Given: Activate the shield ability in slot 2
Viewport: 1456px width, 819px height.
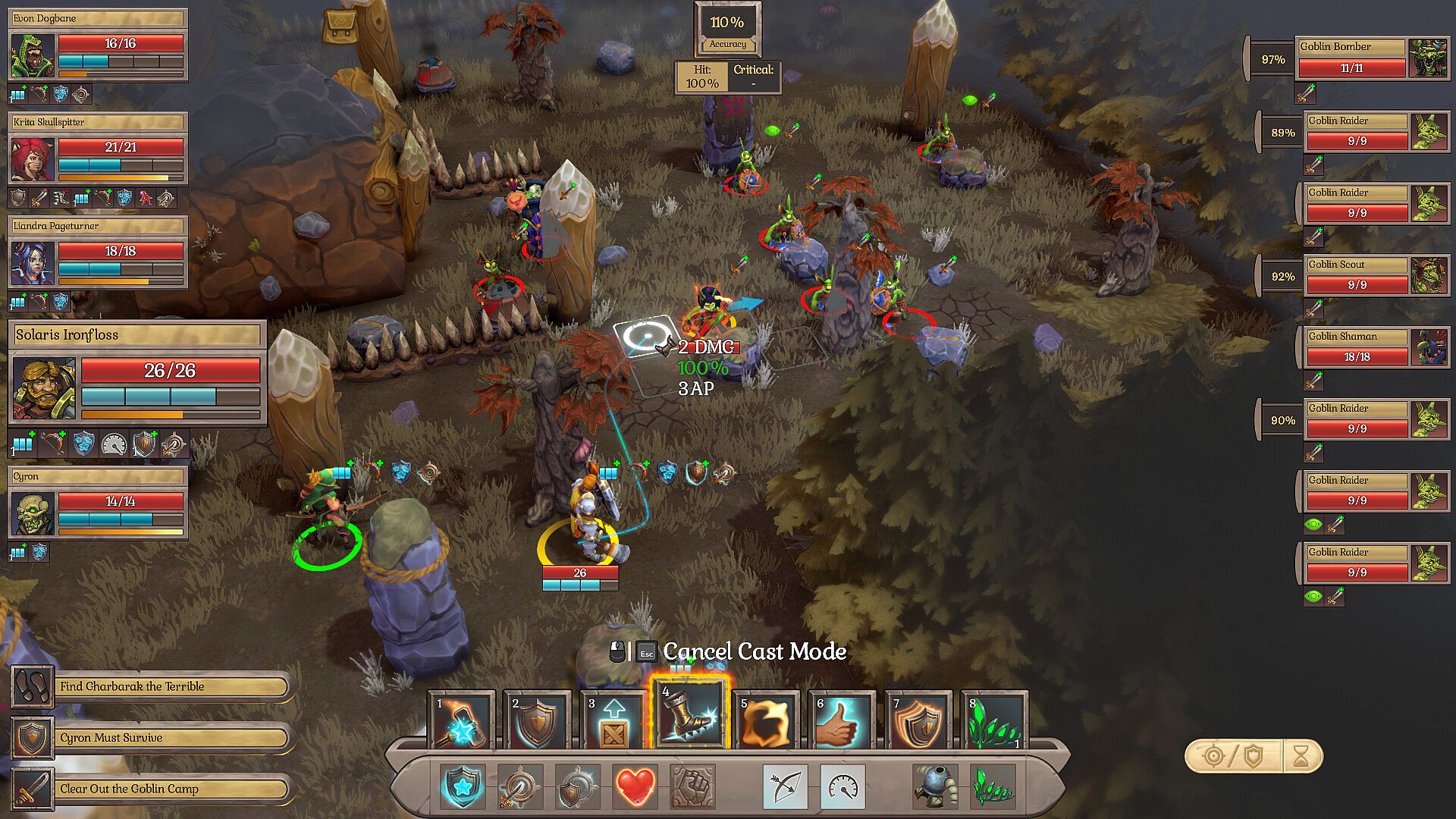Looking at the screenshot, I should click(537, 720).
